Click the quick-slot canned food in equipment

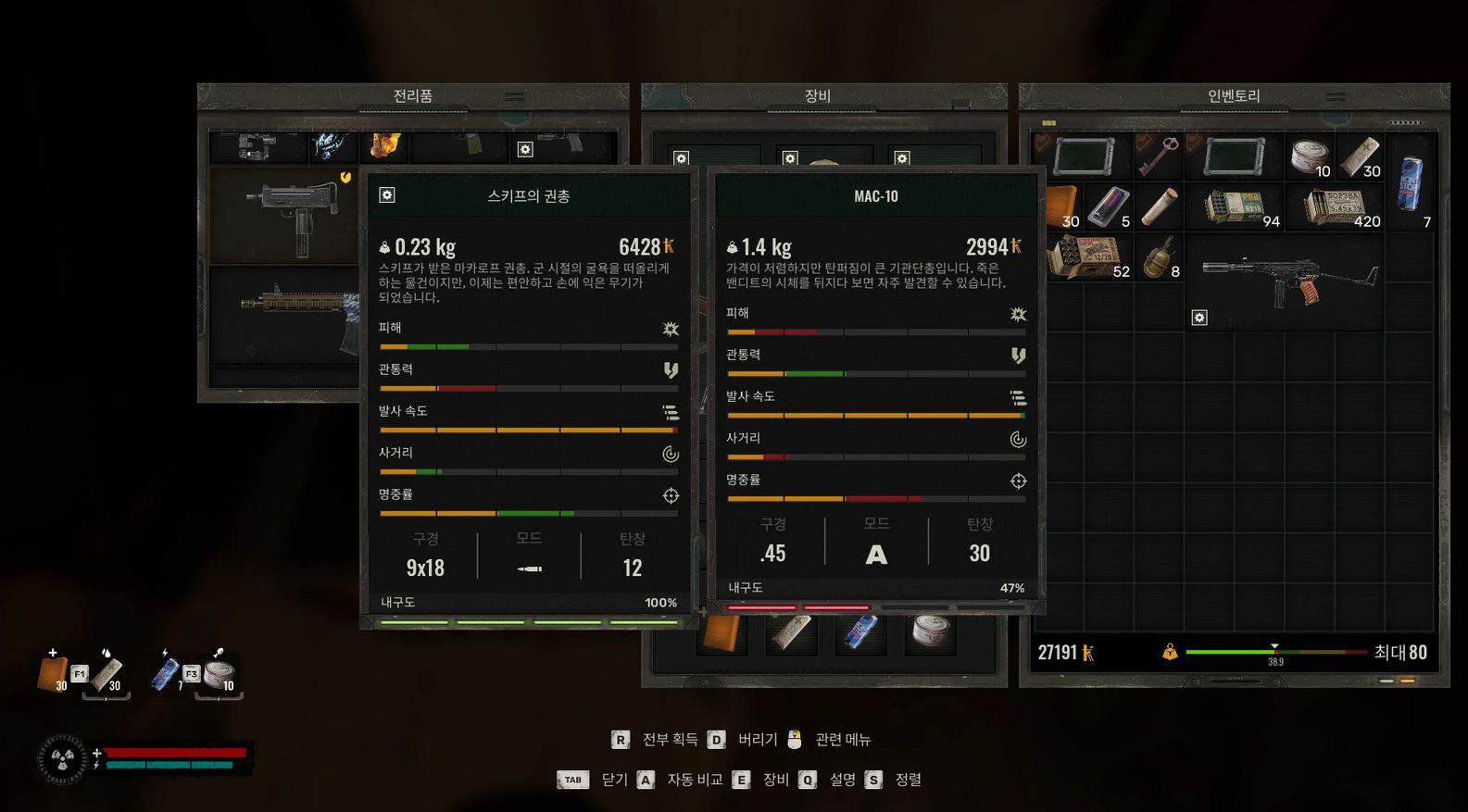930,632
